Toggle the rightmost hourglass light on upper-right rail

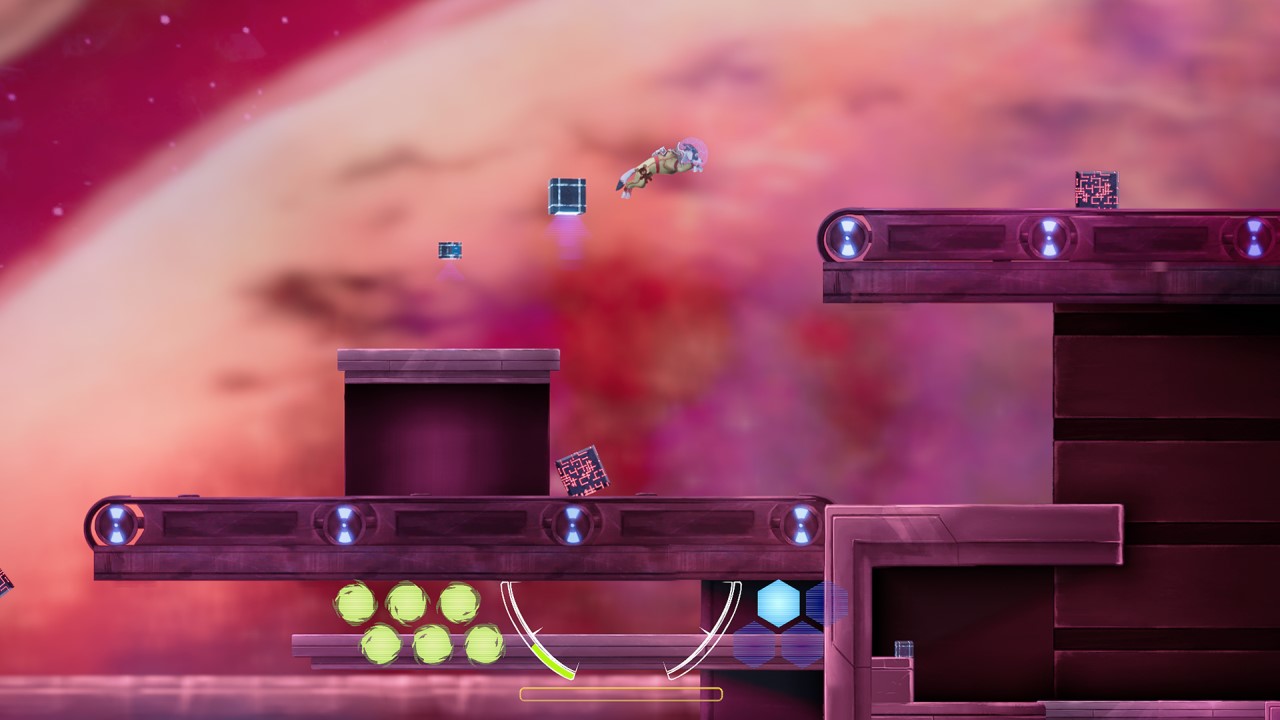[x=1256, y=237]
